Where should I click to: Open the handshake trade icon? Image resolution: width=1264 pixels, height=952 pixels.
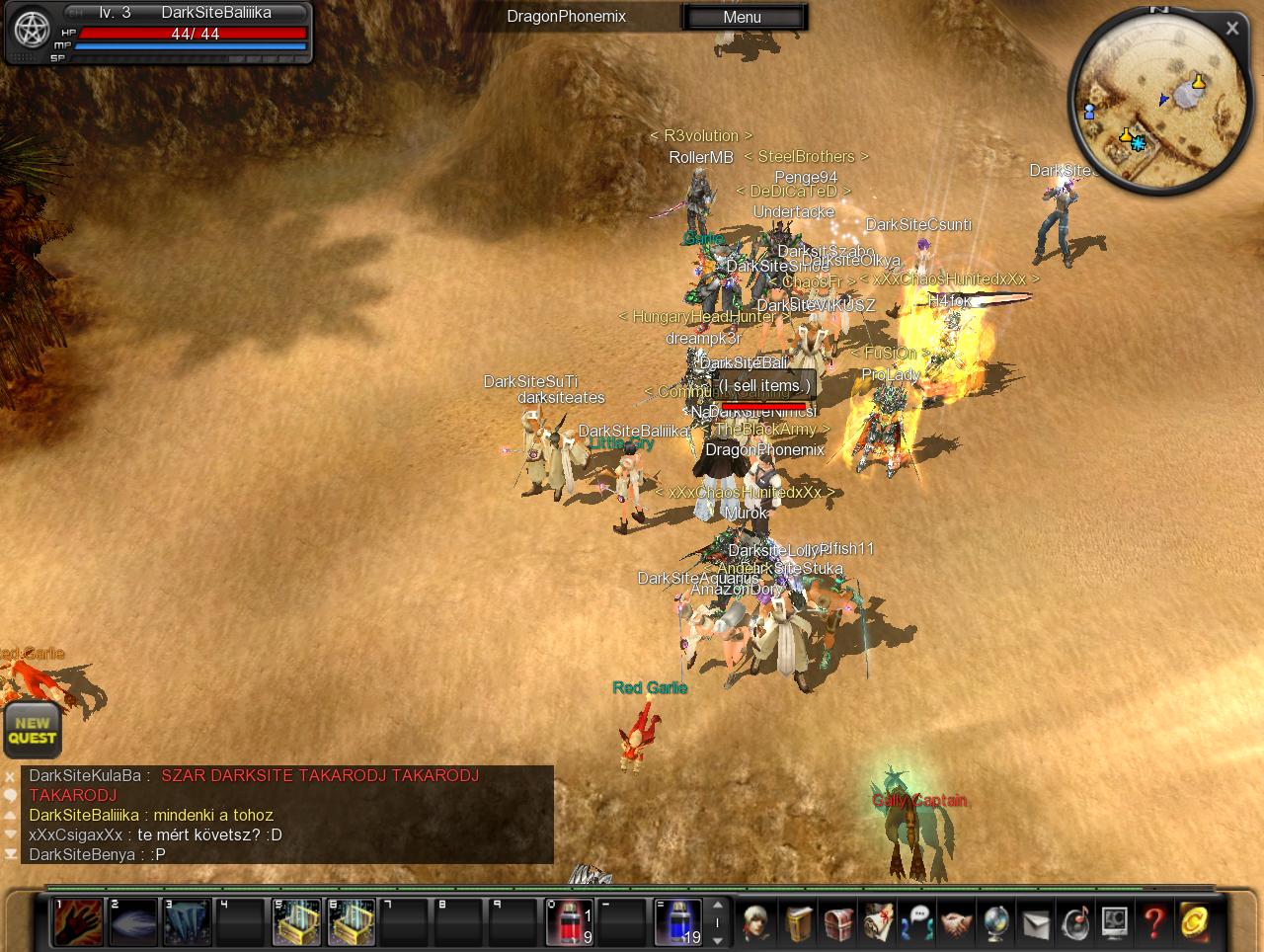click(956, 923)
